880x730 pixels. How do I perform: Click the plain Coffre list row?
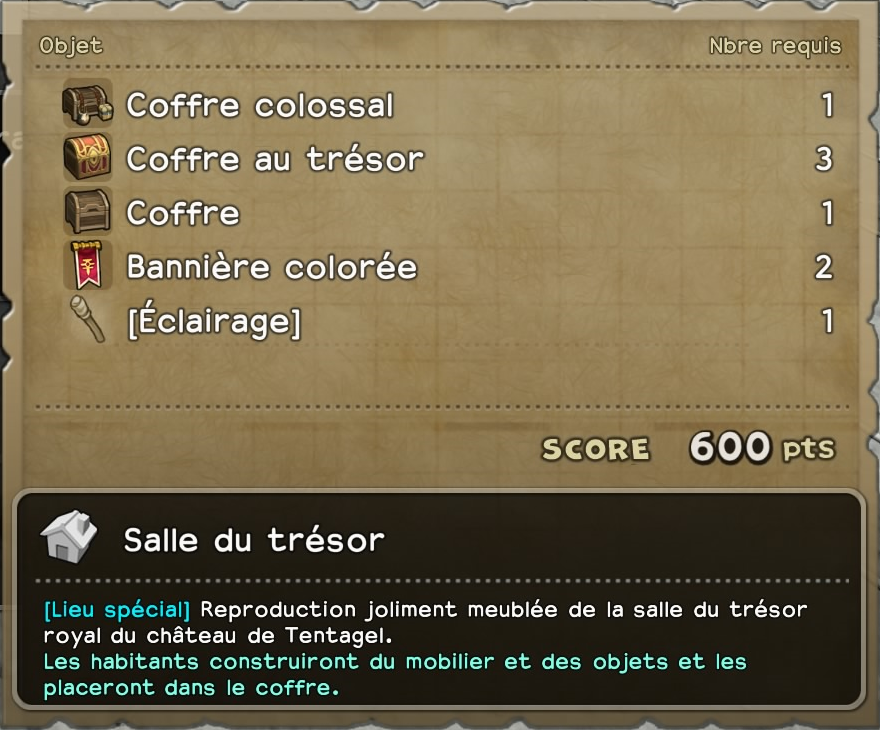[x=183, y=213]
